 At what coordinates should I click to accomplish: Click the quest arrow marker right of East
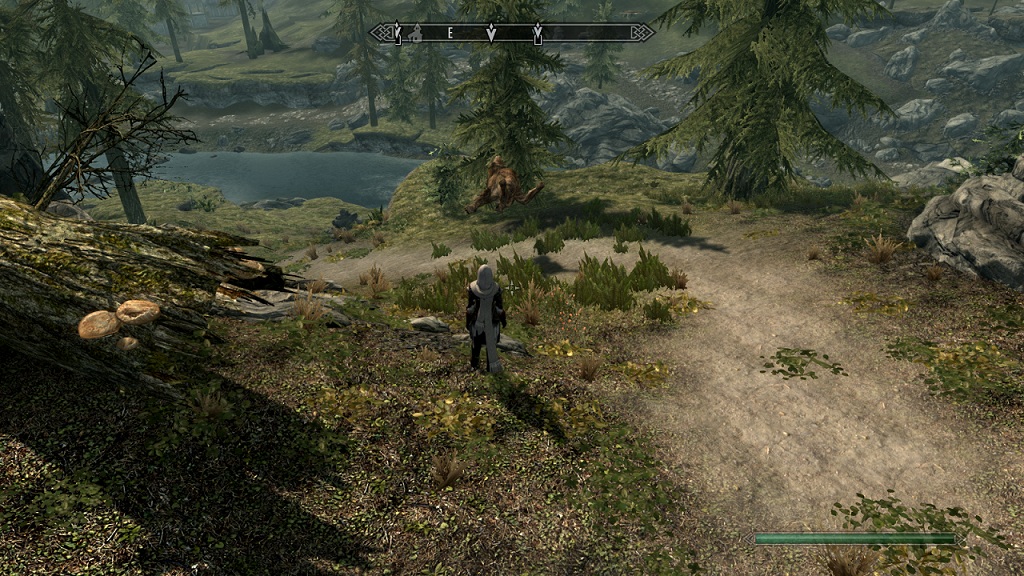pos(490,33)
